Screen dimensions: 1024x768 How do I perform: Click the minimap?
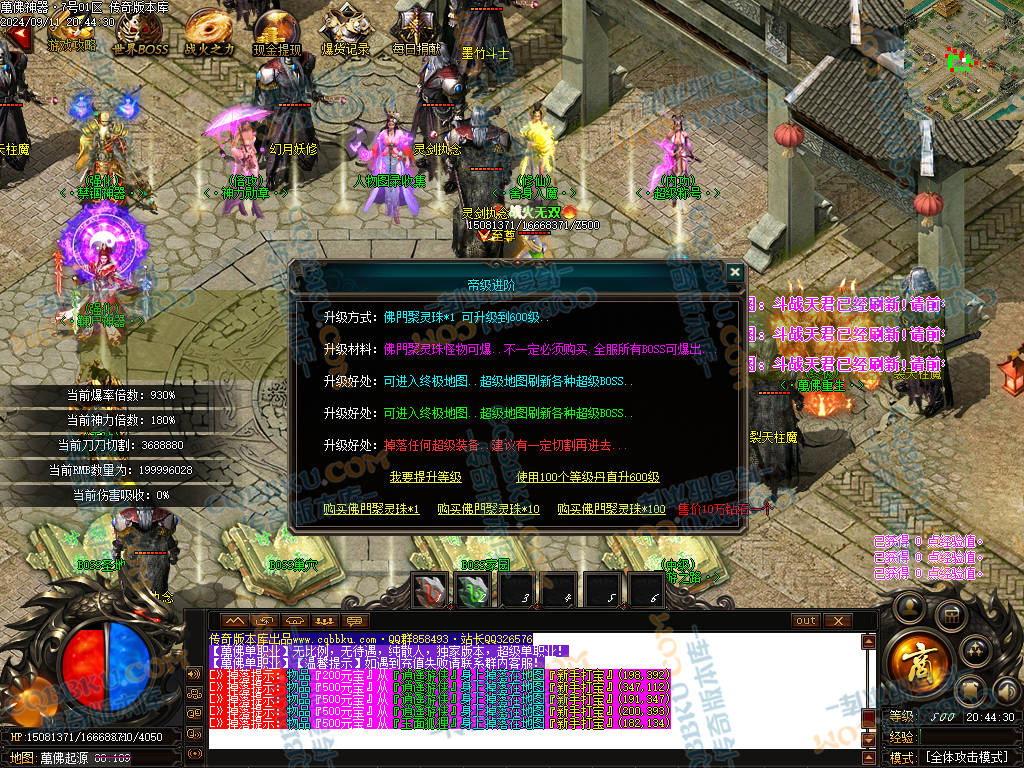963,58
